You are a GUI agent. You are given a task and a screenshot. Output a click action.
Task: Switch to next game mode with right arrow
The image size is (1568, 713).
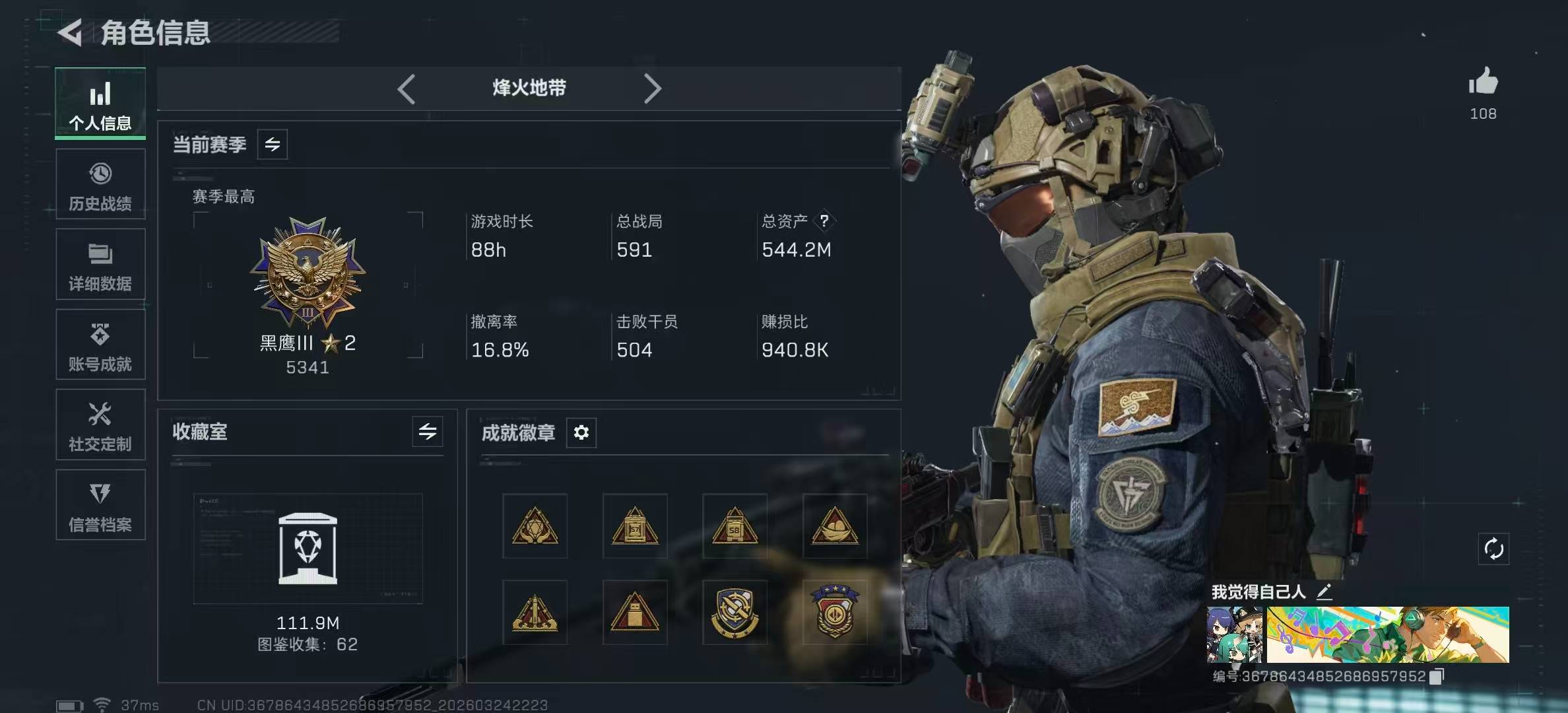(652, 88)
